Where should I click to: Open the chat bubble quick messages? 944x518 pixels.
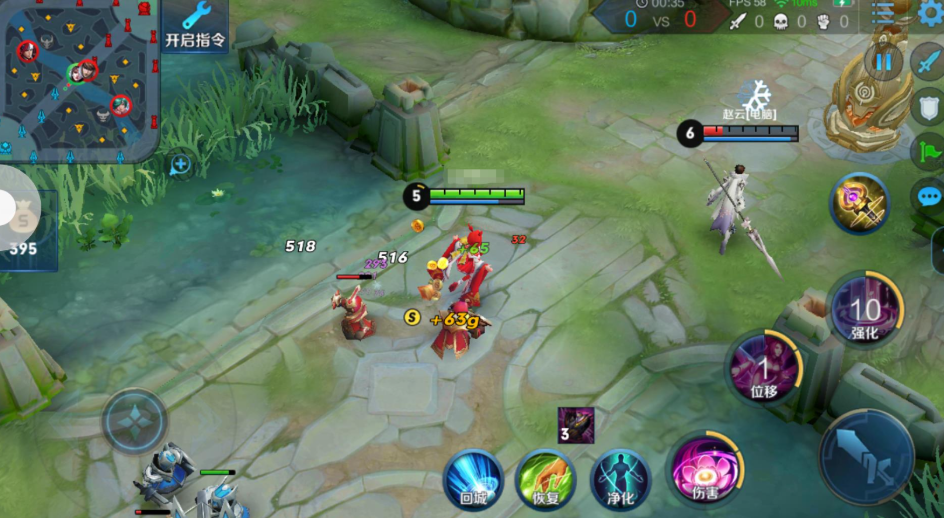pos(928,197)
